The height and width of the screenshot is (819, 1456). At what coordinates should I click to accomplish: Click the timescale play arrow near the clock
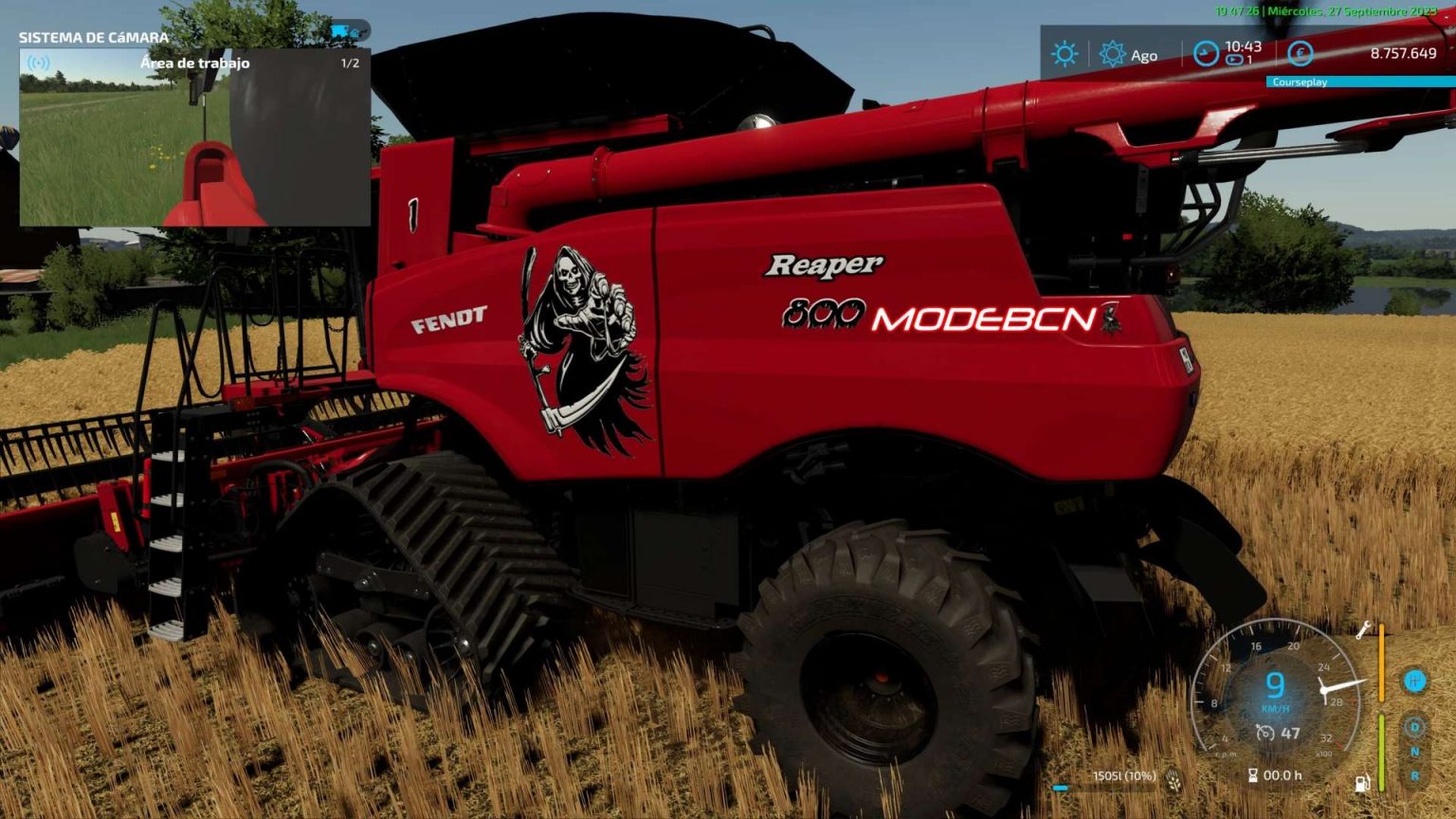point(1234,59)
